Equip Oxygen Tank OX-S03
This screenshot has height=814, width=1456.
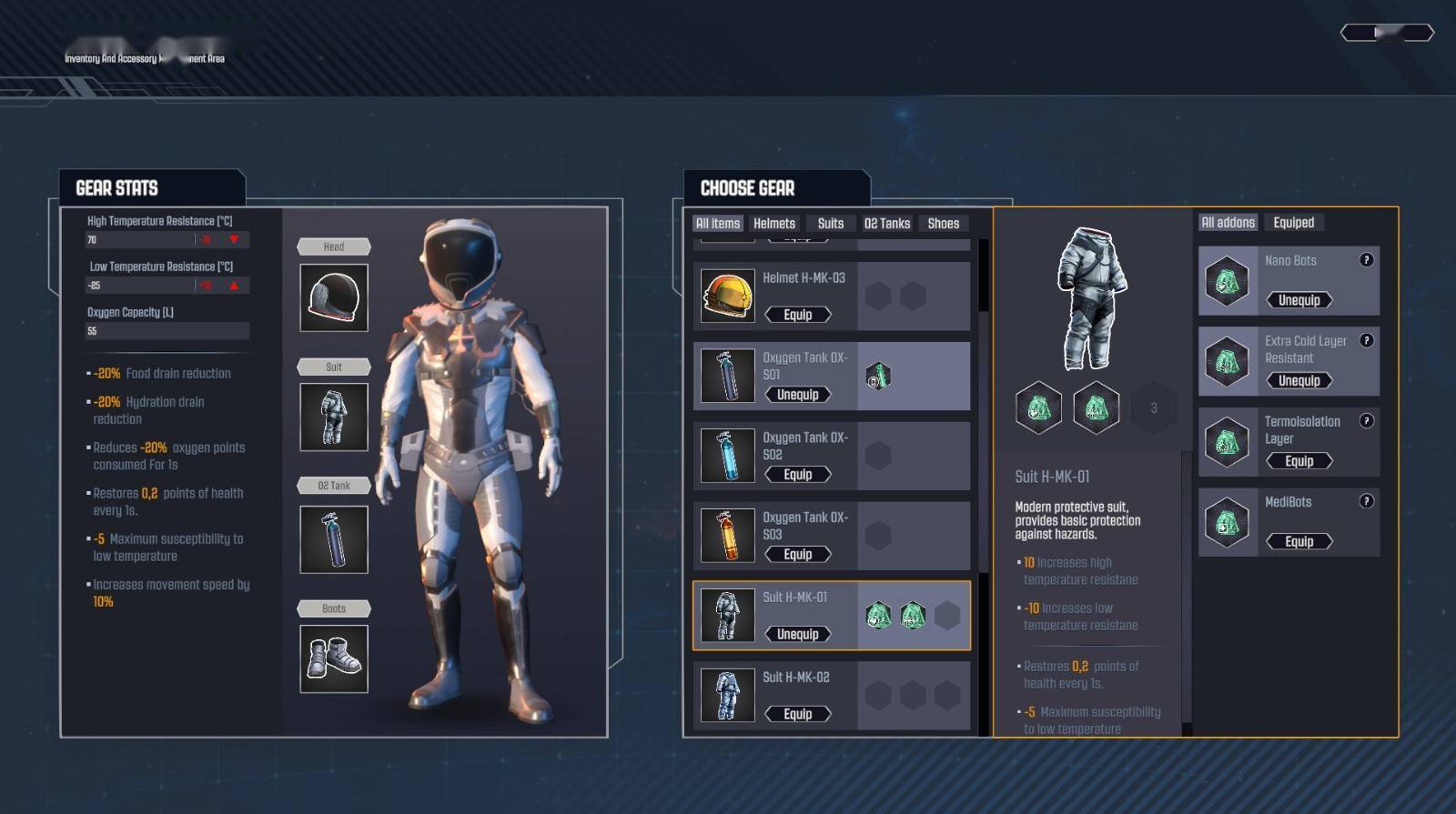pyautogui.click(x=797, y=555)
